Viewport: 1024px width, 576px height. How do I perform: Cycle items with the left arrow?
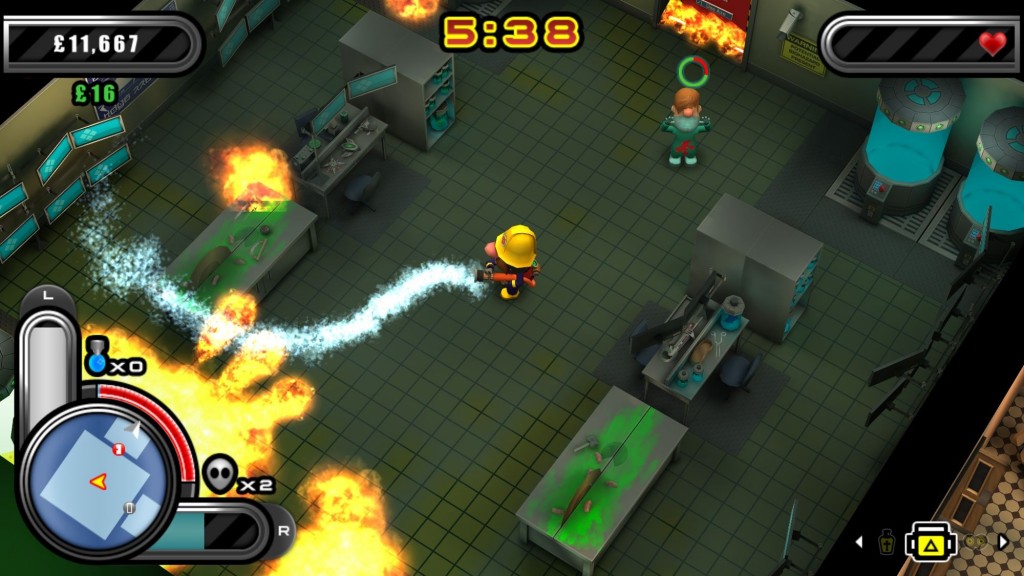pyautogui.click(x=858, y=542)
